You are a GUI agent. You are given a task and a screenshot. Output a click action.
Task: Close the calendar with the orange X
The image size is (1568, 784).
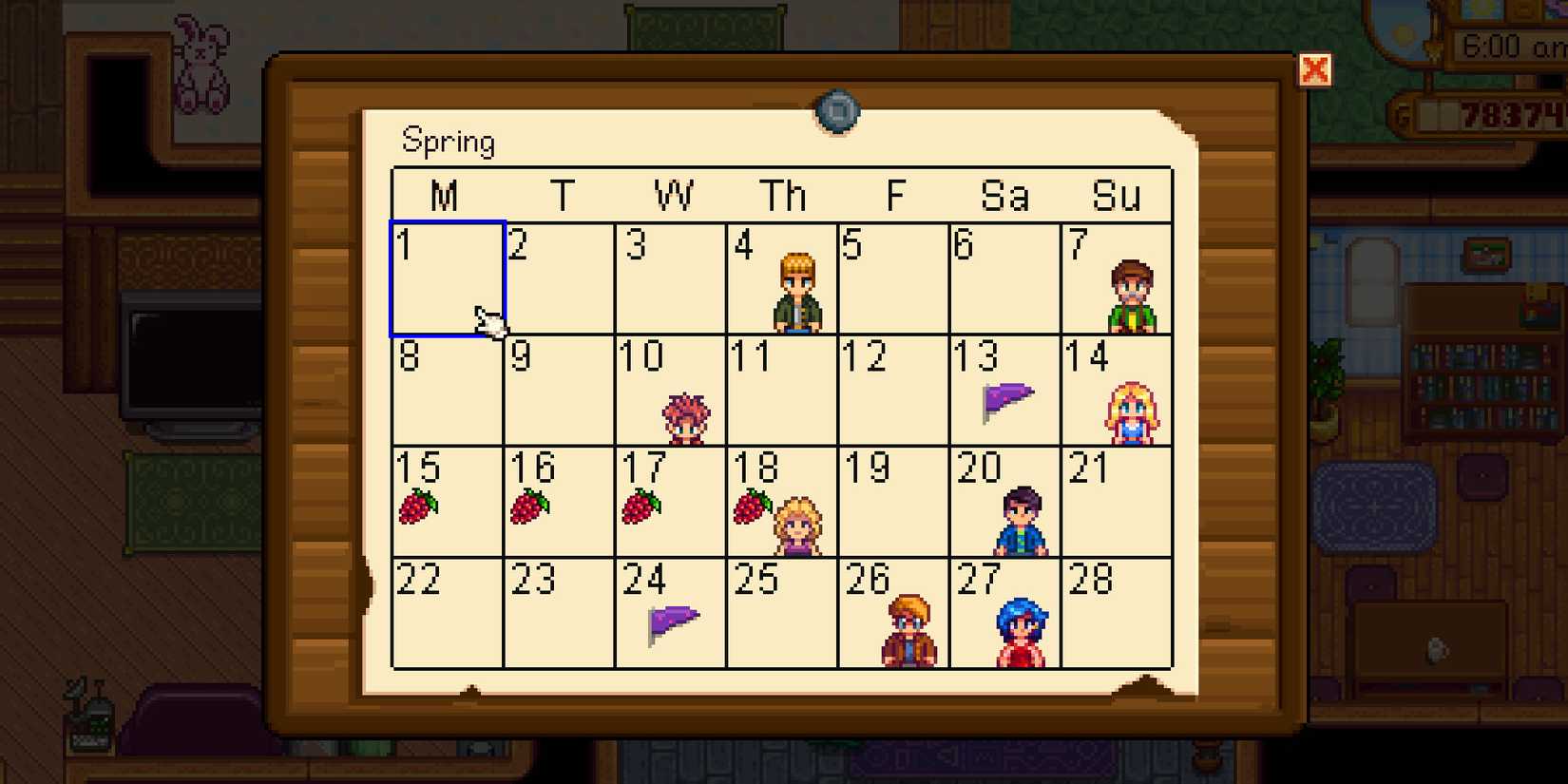[1316, 69]
